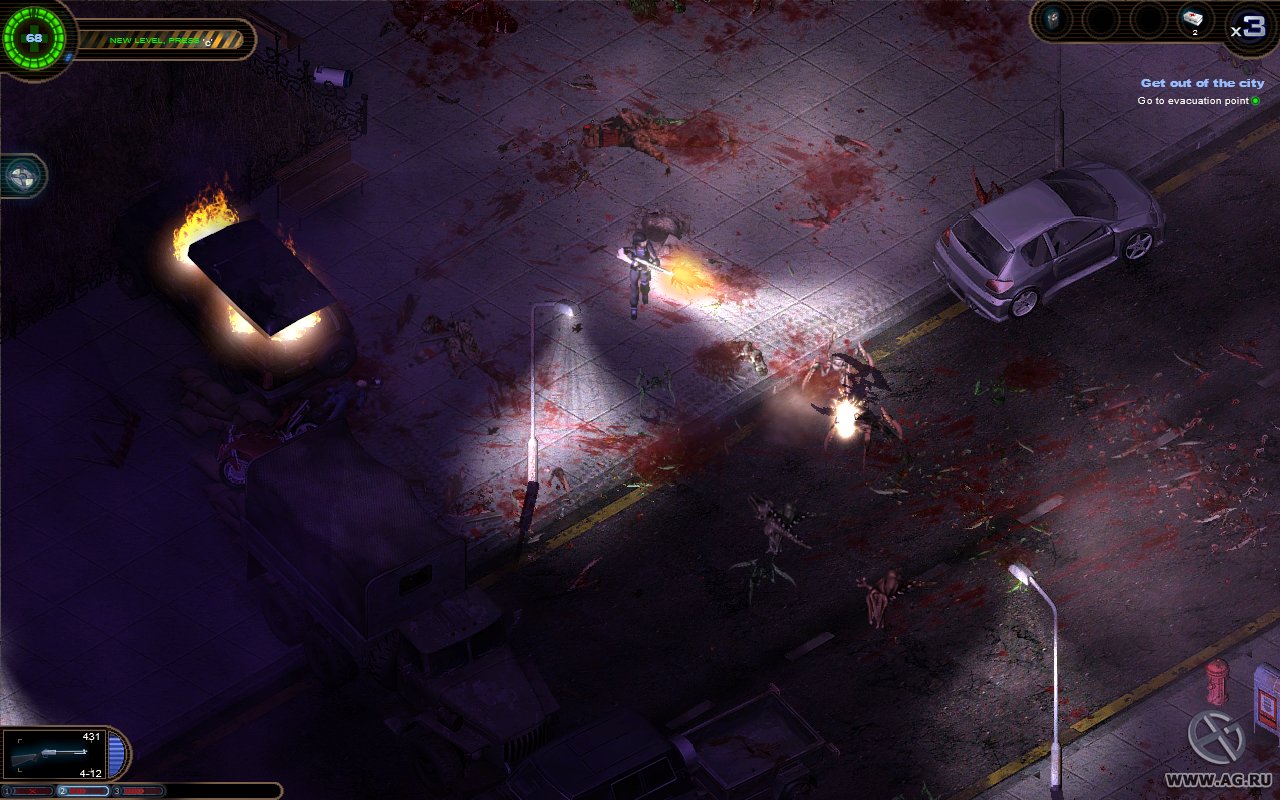Click the x3 lives counter icon
The height and width of the screenshot is (800, 1280).
point(1249,25)
